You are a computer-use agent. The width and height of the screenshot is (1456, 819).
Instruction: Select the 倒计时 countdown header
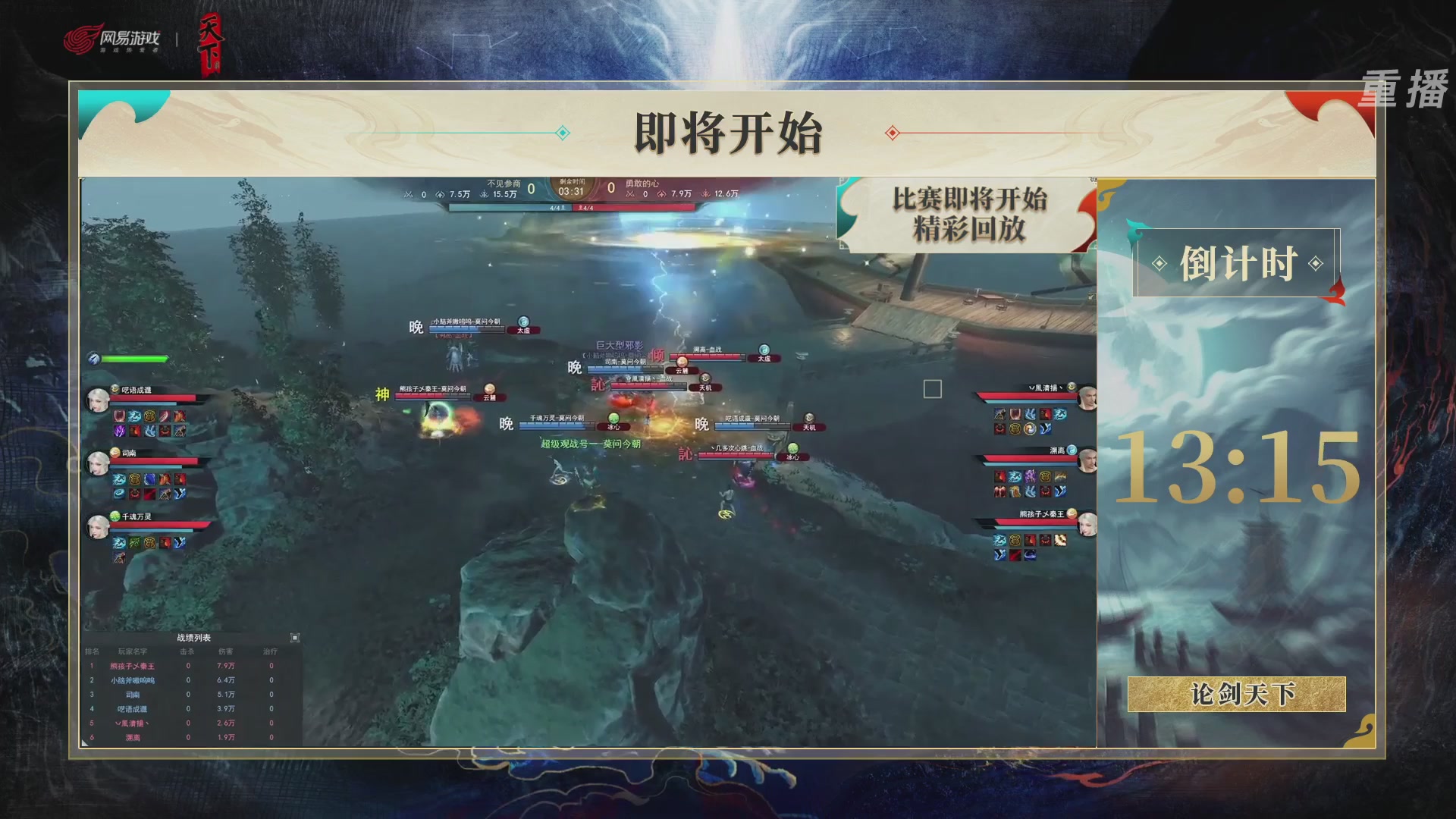click(1239, 261)
